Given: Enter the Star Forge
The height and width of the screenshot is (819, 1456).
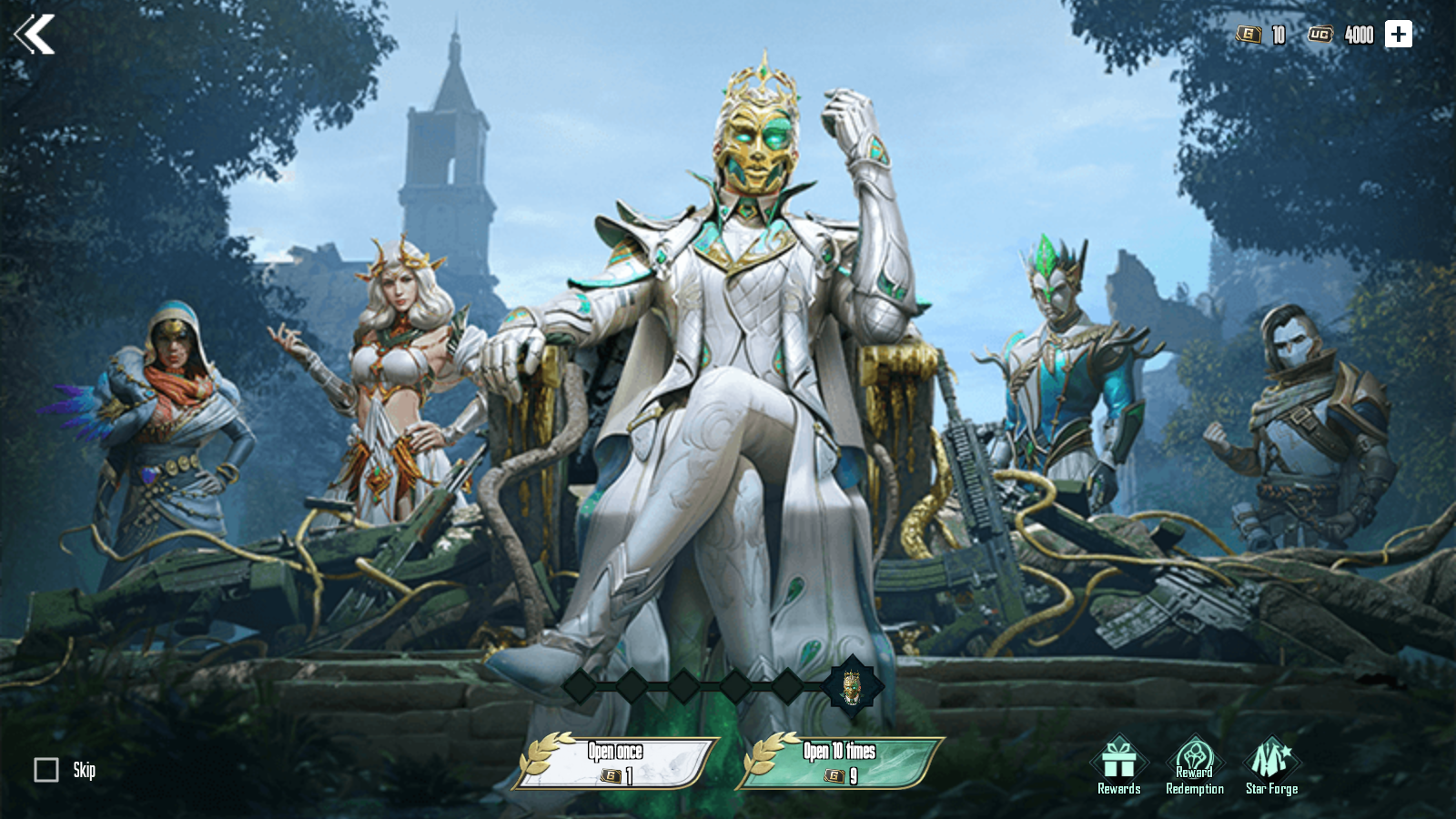Looking at the screenshot, I should [1271, 765].
